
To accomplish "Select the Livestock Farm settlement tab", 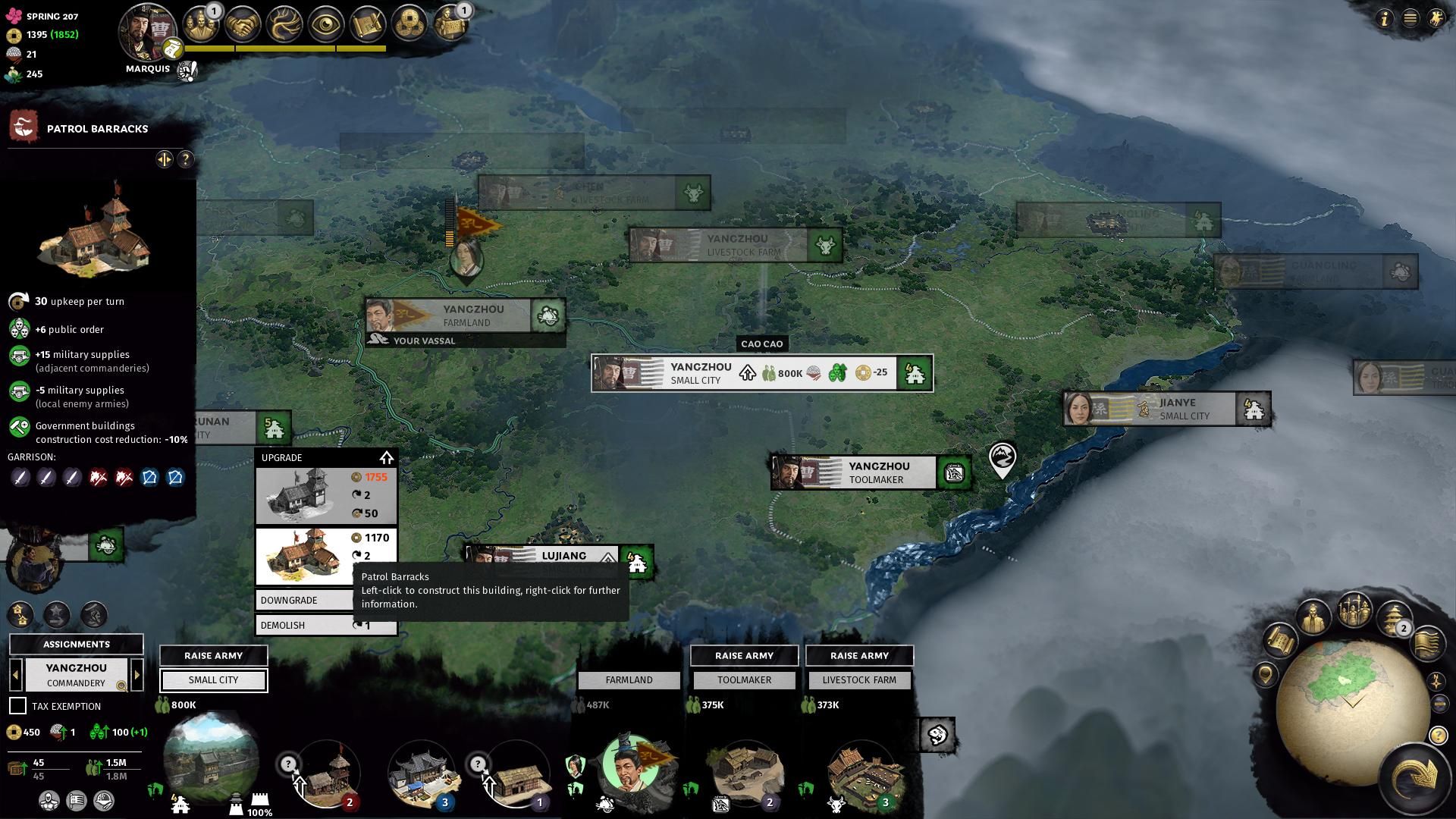I will (x=859, y=680).
